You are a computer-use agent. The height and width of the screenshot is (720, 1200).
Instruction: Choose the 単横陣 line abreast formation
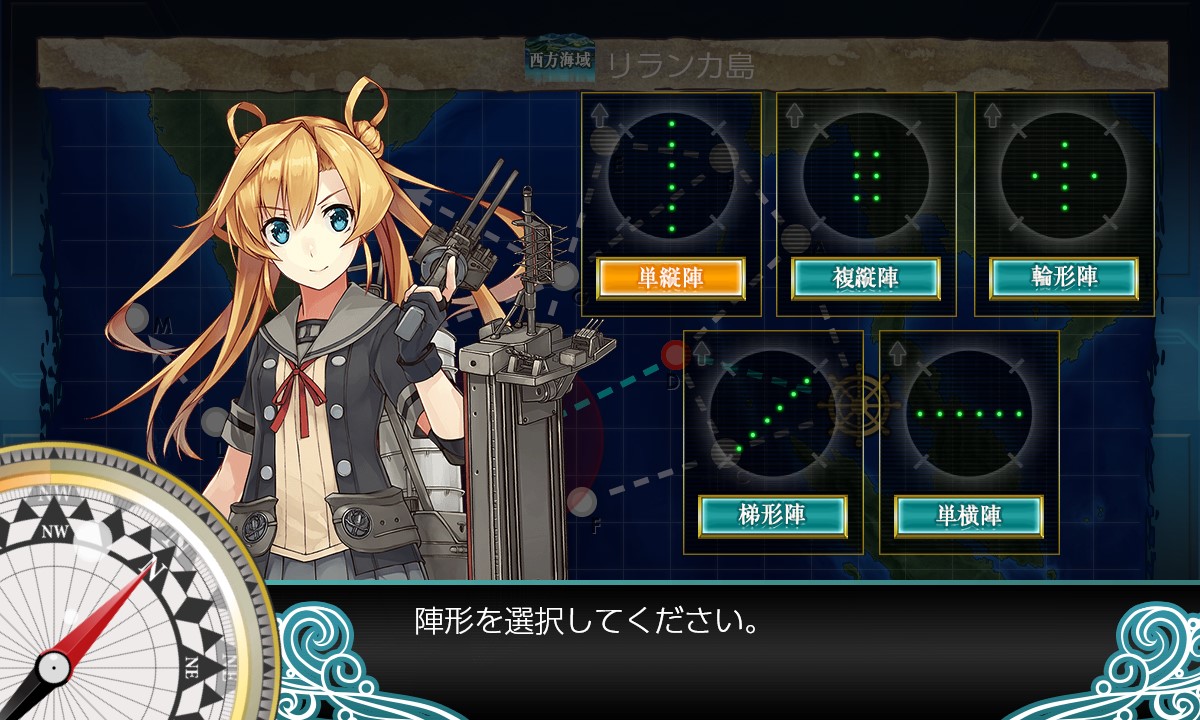968,516
